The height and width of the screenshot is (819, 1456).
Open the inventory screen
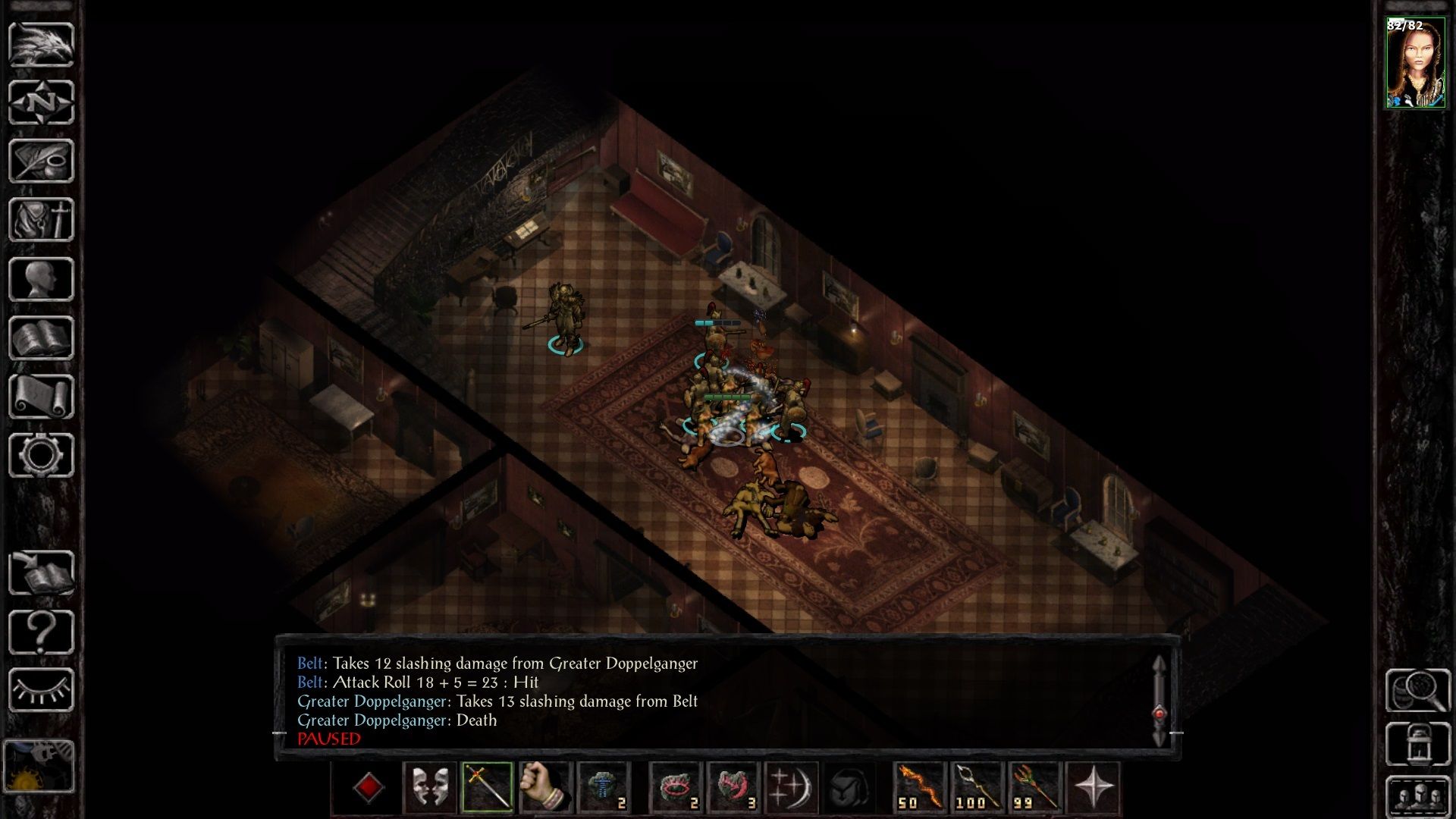41,220
